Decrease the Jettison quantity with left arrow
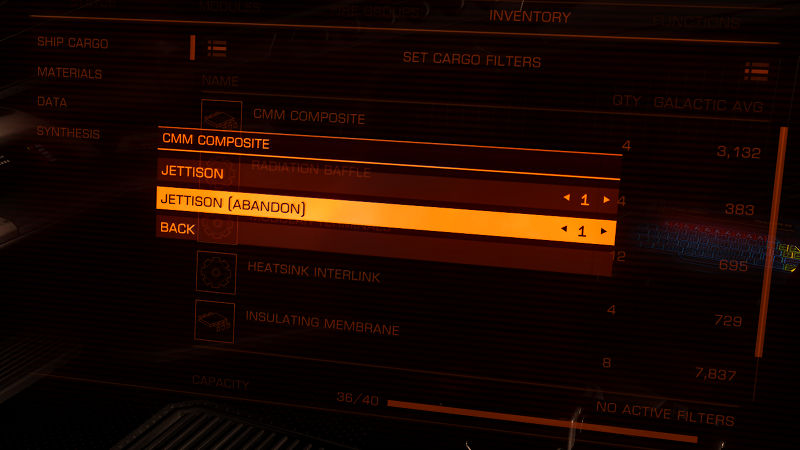 (564, 199)
